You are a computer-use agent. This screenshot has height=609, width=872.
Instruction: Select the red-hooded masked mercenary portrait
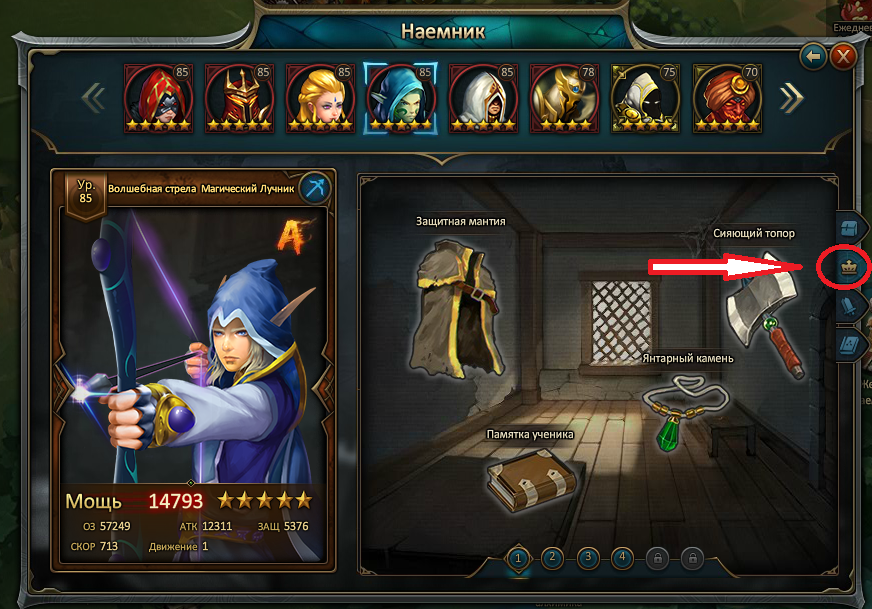pyautogui.click(x=157, y=98)
